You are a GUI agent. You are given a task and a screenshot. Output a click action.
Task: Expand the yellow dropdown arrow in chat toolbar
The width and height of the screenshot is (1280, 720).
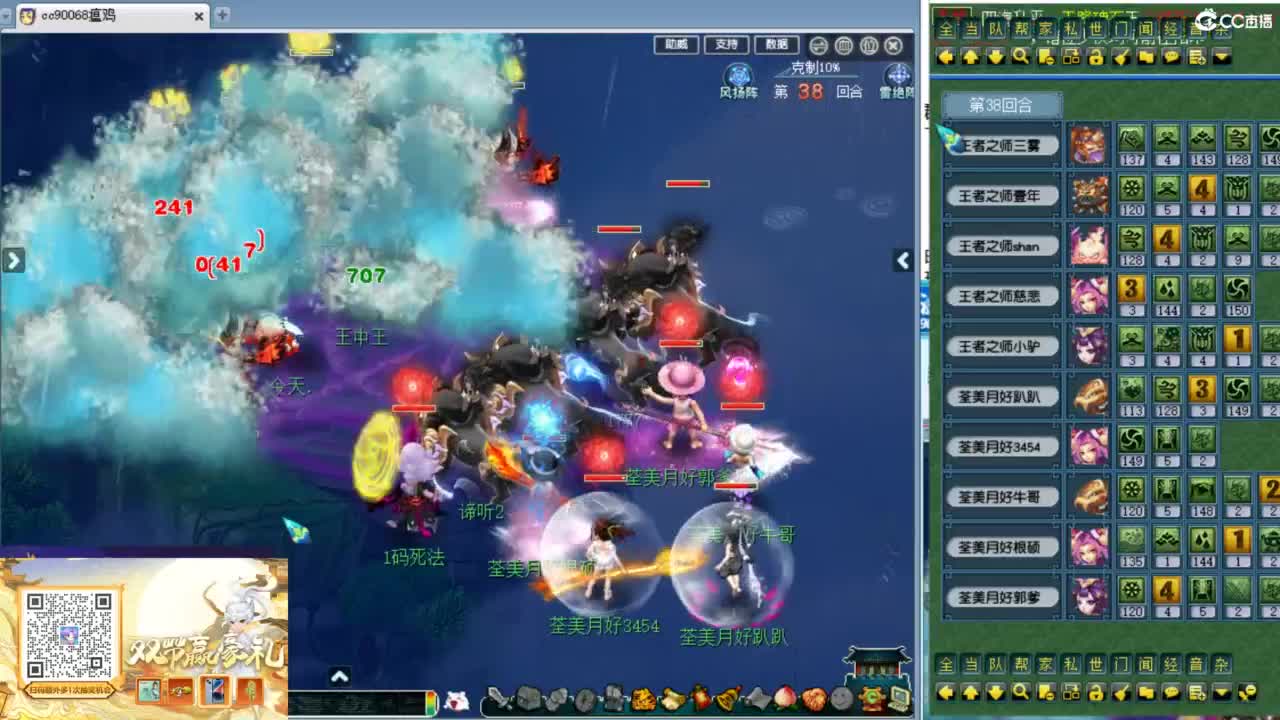click(1222, 58)
